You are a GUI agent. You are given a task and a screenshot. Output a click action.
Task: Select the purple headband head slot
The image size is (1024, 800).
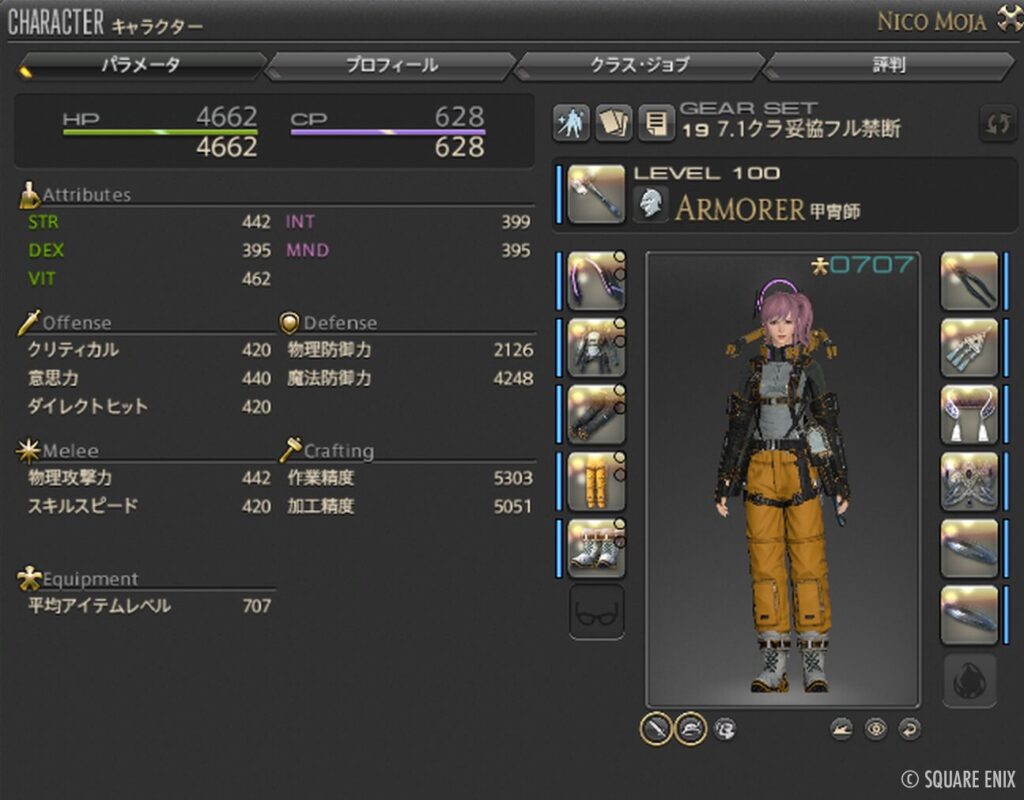pos(596,281)
